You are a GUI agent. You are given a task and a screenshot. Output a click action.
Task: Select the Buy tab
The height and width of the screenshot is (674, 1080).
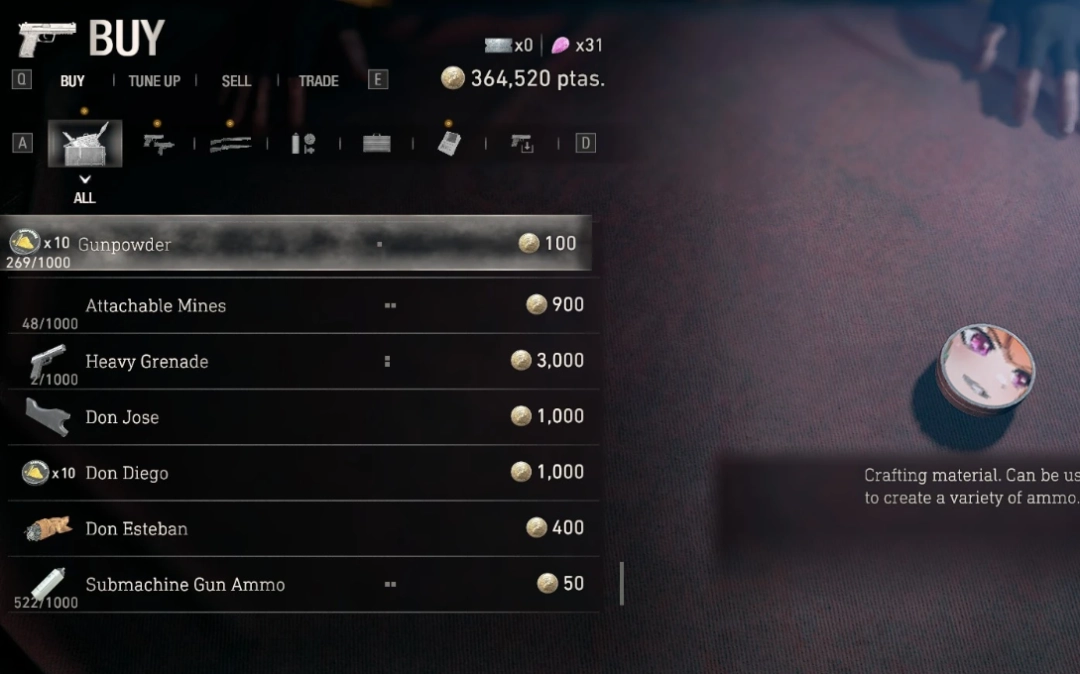coord(73,81)
